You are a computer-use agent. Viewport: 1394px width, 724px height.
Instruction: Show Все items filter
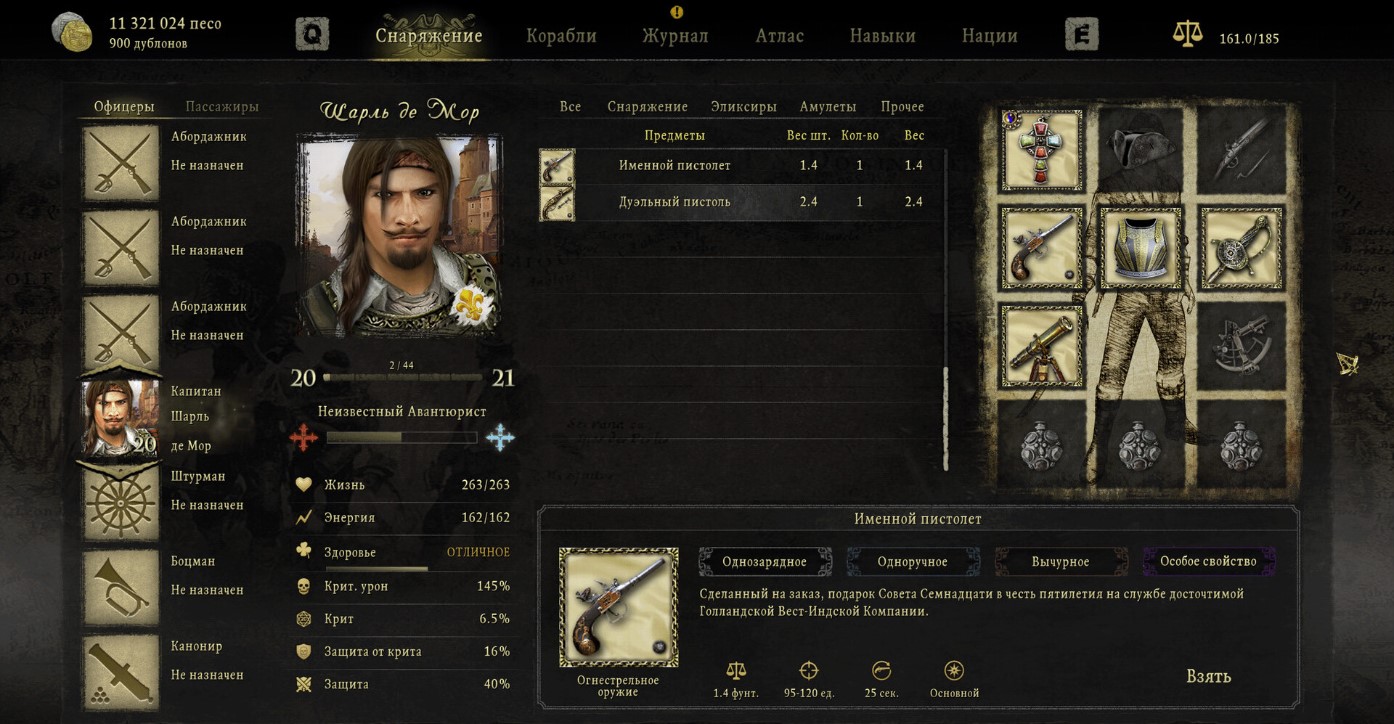click(570, 107)
